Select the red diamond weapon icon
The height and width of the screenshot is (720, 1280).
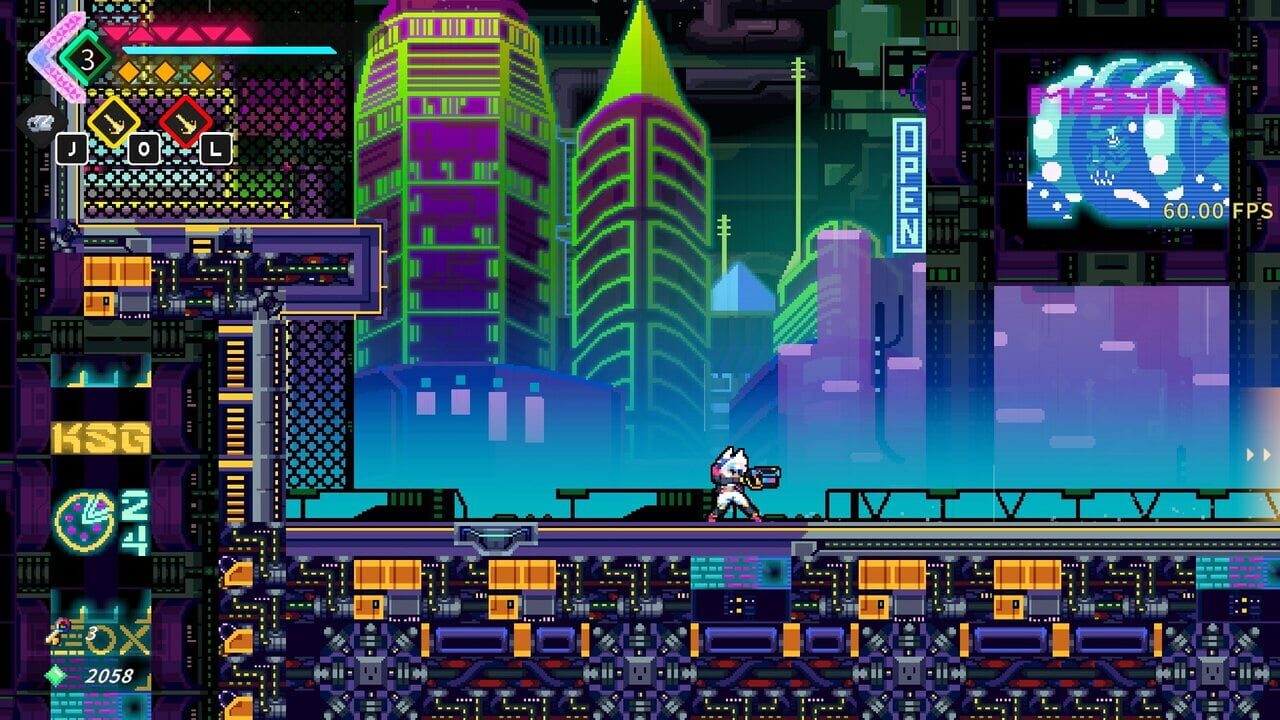pyautogui.click(x=184, y=122)
